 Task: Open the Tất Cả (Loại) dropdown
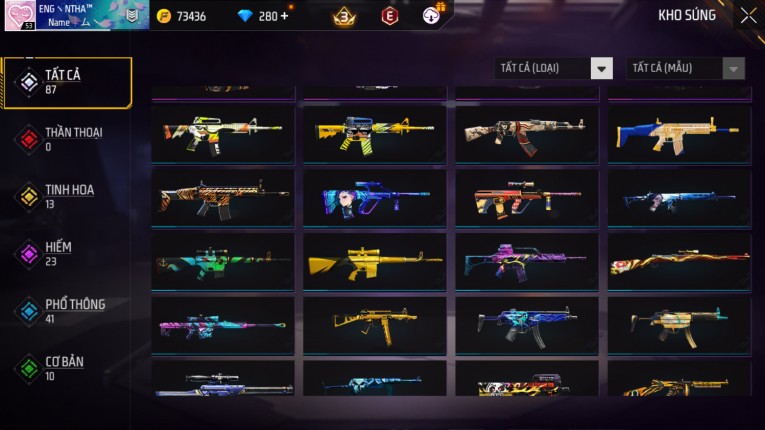tap(554, 68)
